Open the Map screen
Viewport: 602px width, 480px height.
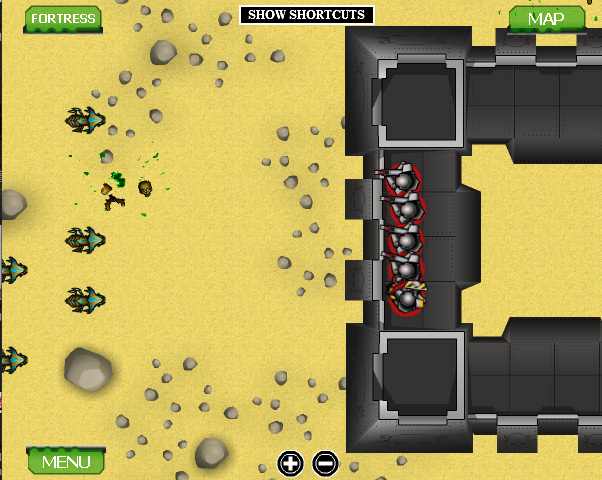click(546, 19)
